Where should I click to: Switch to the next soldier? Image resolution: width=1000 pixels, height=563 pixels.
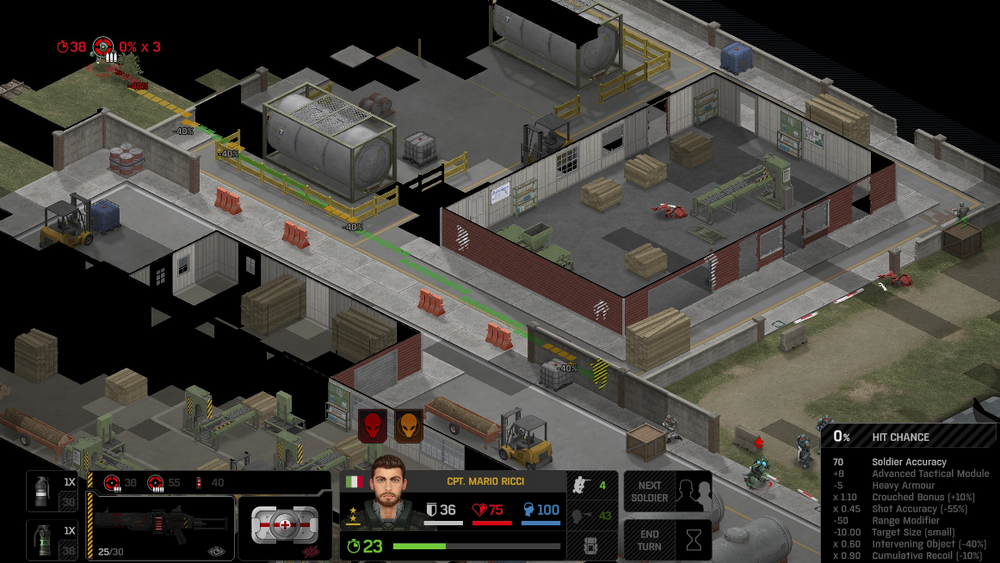[667, 491]
